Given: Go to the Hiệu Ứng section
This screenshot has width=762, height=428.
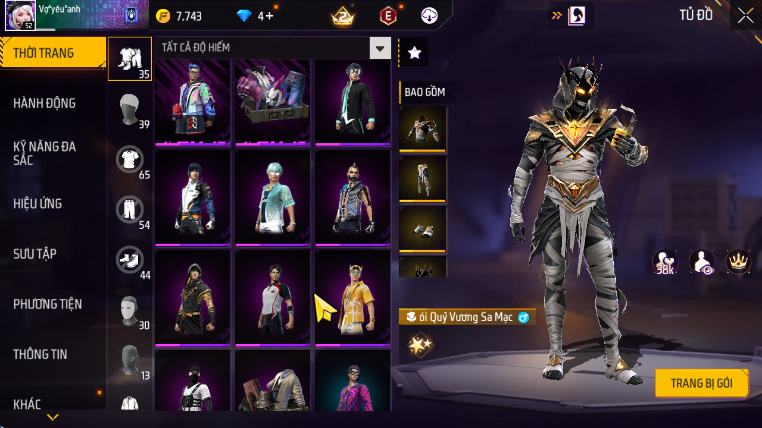Looking at the screenshot, I should click(38, 204).
